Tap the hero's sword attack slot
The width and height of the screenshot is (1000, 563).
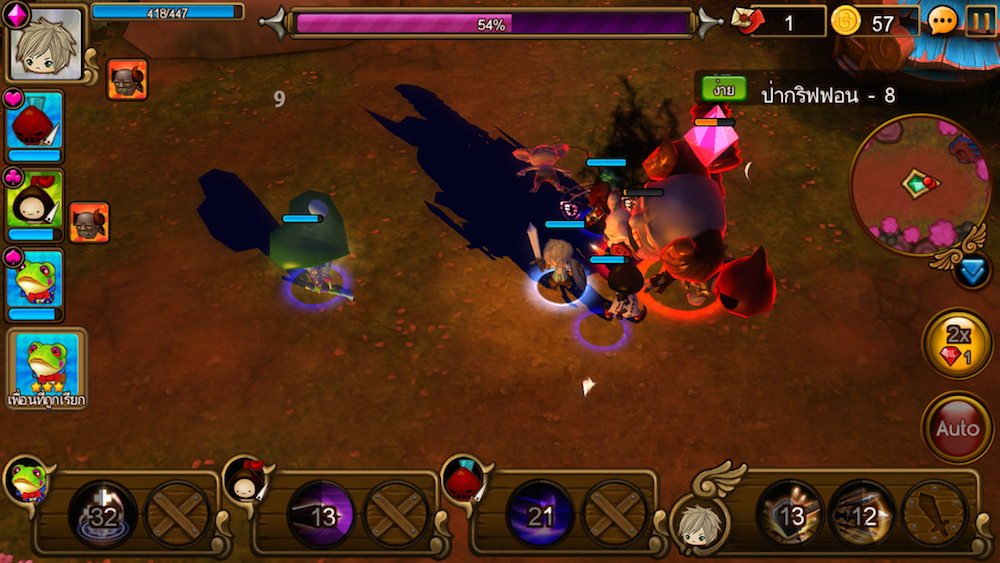click(x=934, y=515)
